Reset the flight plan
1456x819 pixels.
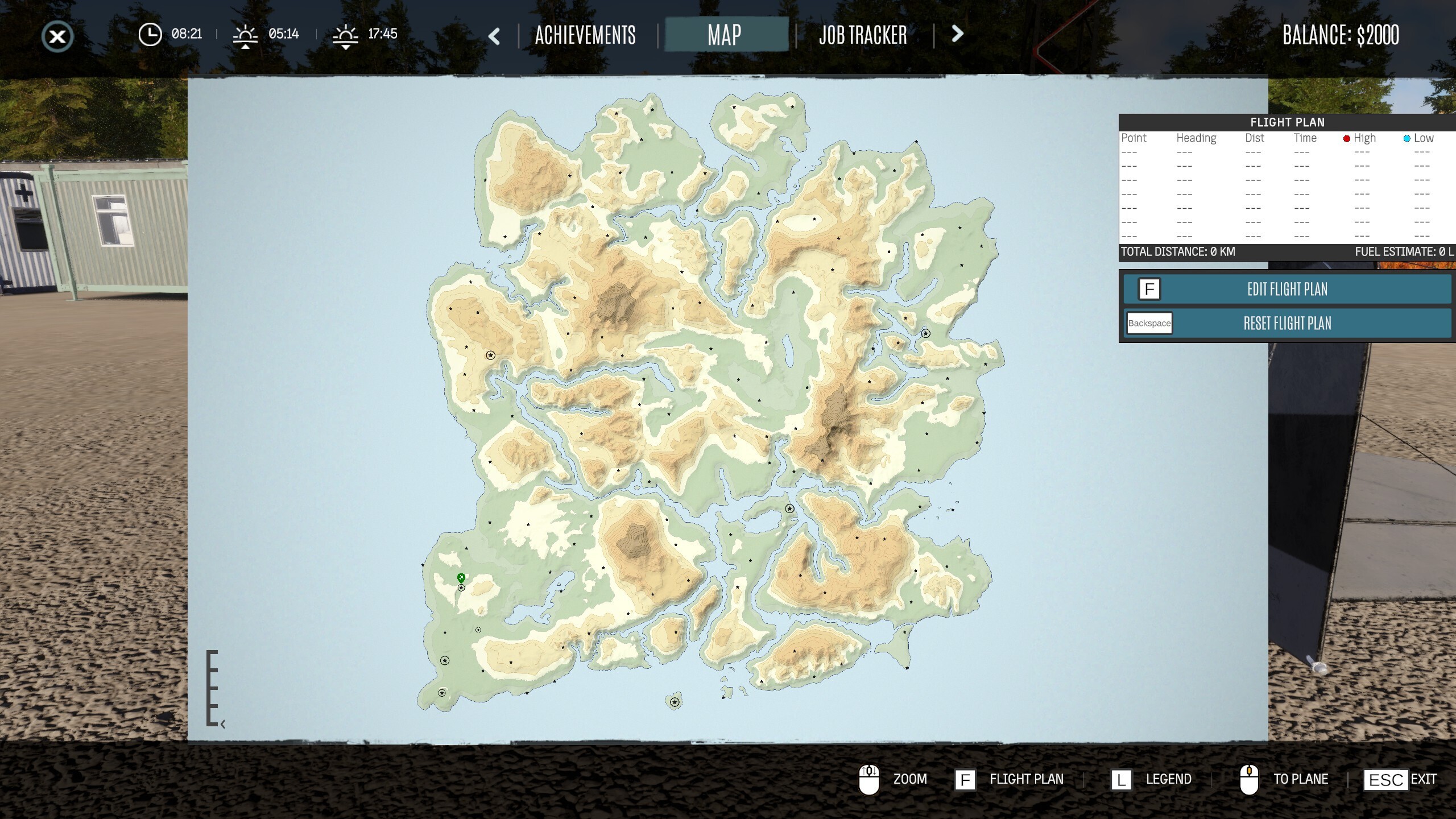(x=1287, y=323)
